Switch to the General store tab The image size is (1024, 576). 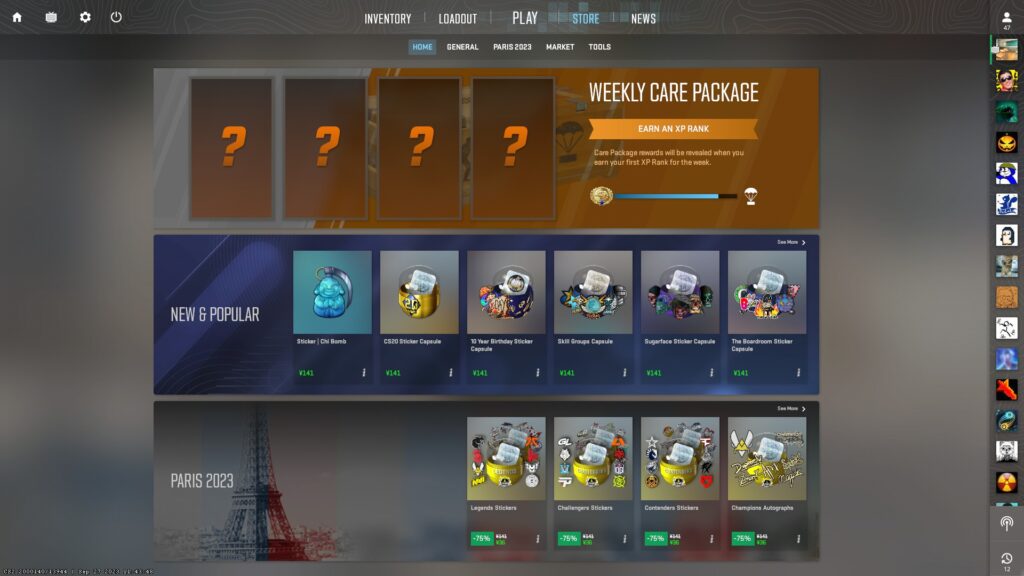[462, 47]
